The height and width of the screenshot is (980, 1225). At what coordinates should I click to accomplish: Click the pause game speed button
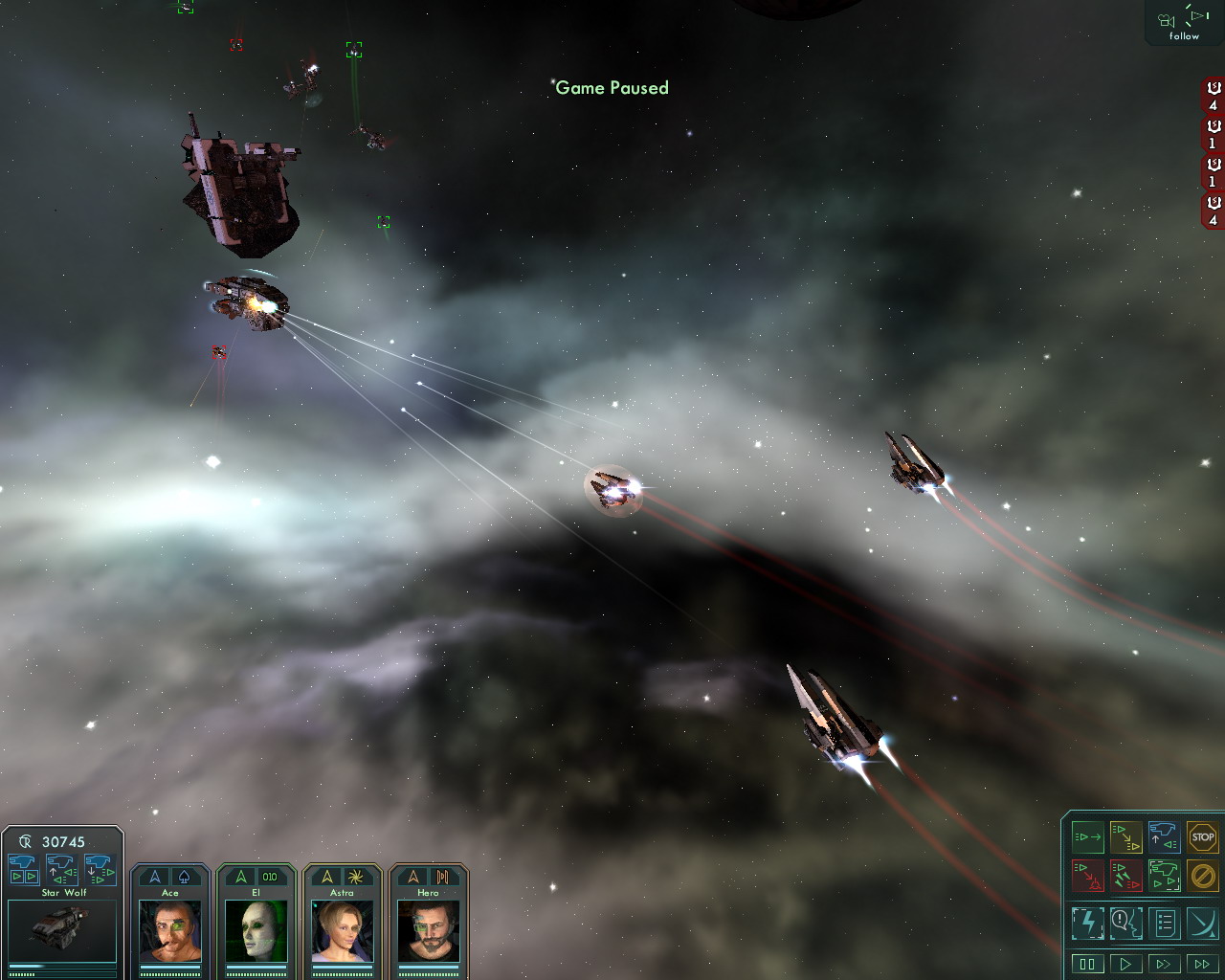click(x=1087, y=964)
